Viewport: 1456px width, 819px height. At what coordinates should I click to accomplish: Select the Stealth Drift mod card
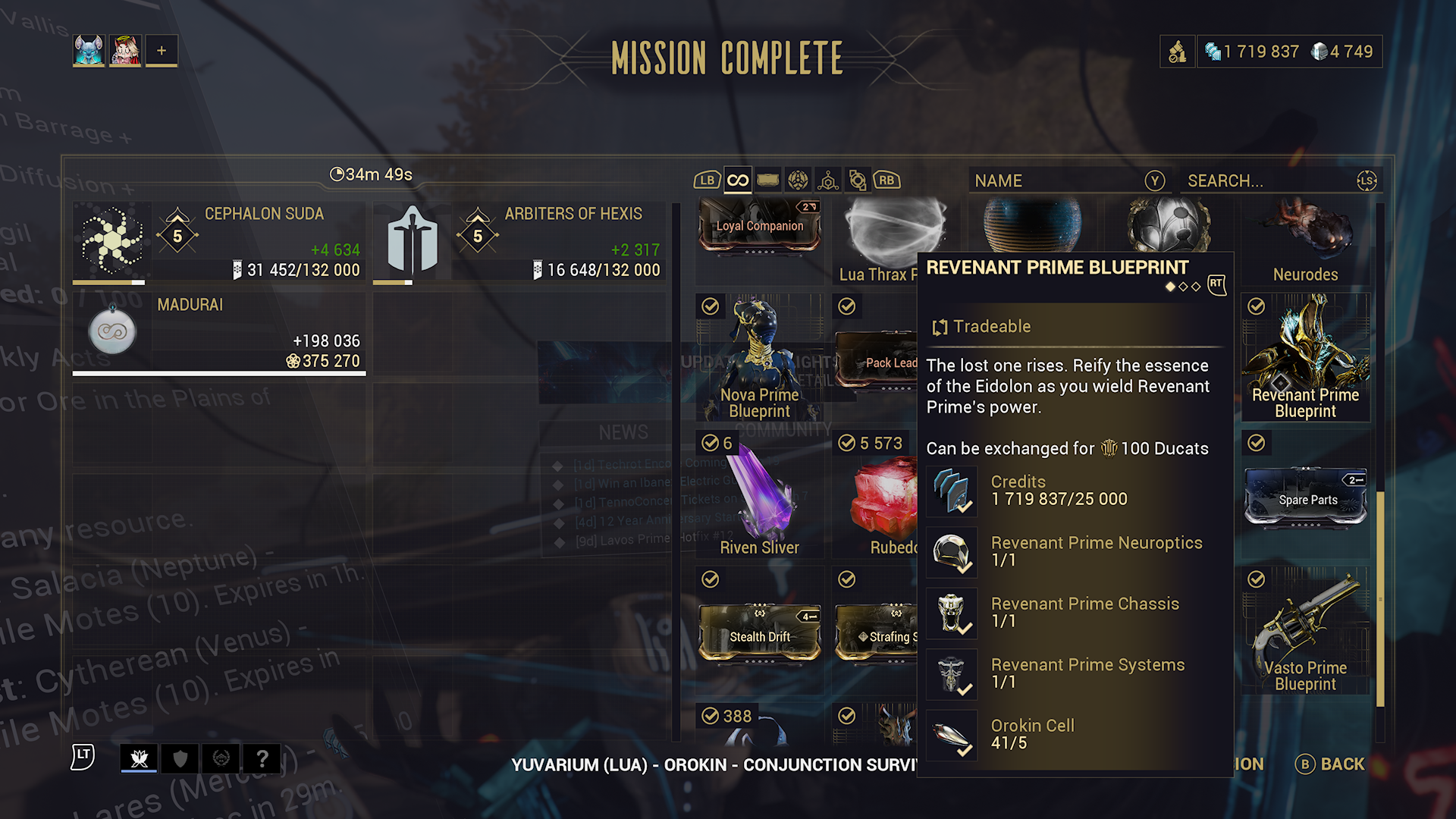coord(759,632)
